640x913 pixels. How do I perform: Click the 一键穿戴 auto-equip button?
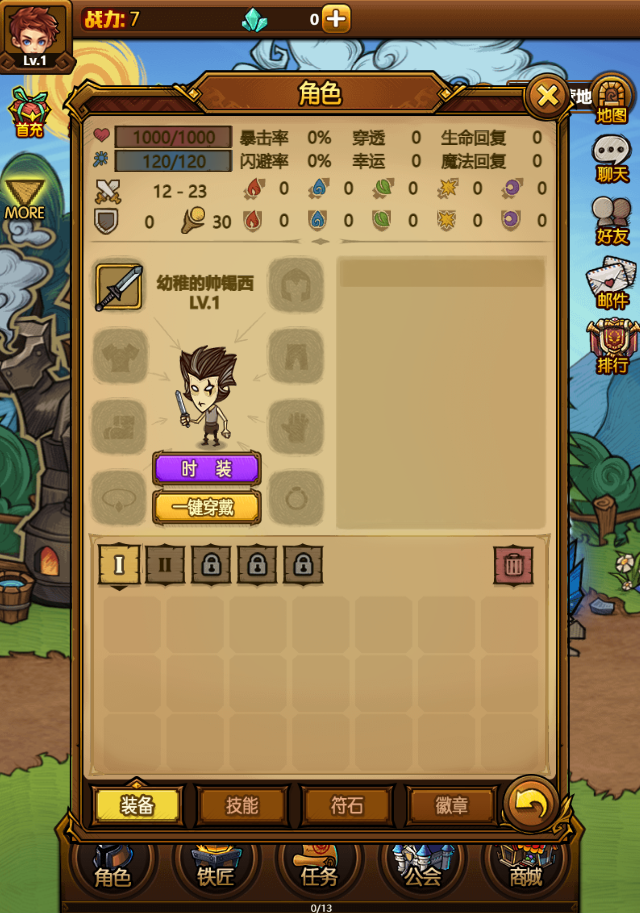click(x=206, y=507)
